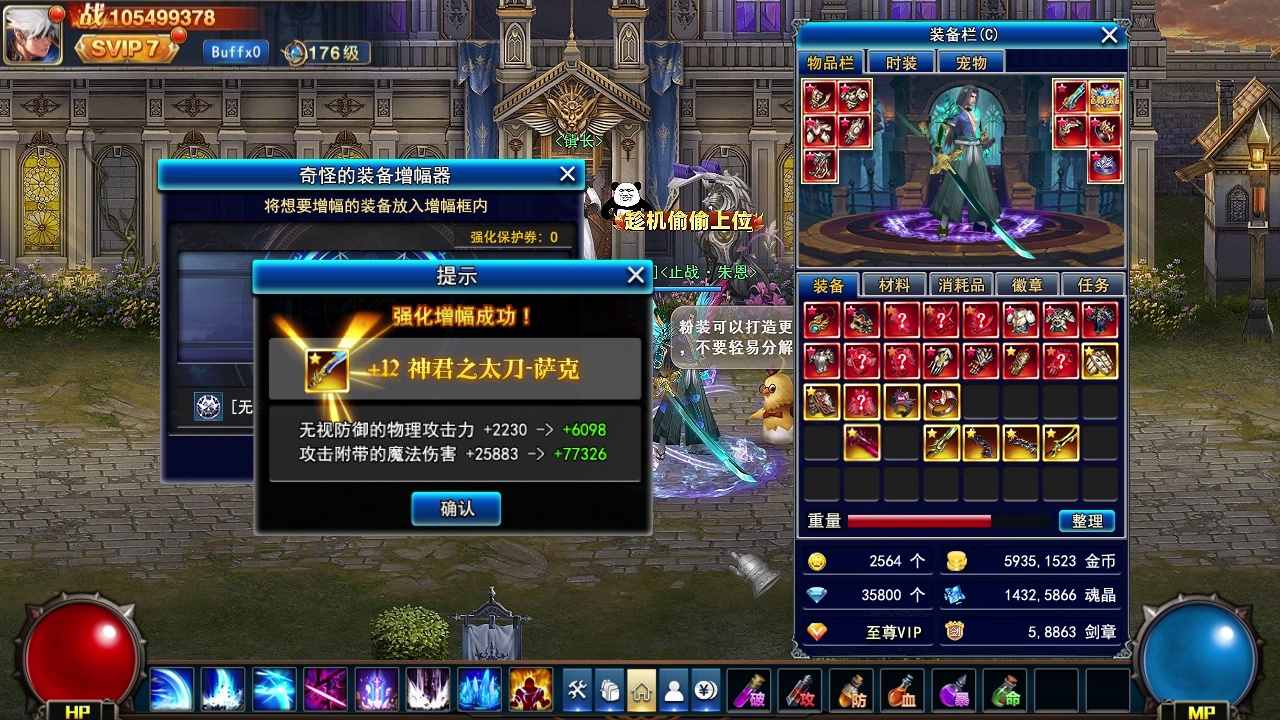This screenshot has height=720, width=1280.
Task: Open the 消耗品 consumables tab
Action: tap(960, 284)
